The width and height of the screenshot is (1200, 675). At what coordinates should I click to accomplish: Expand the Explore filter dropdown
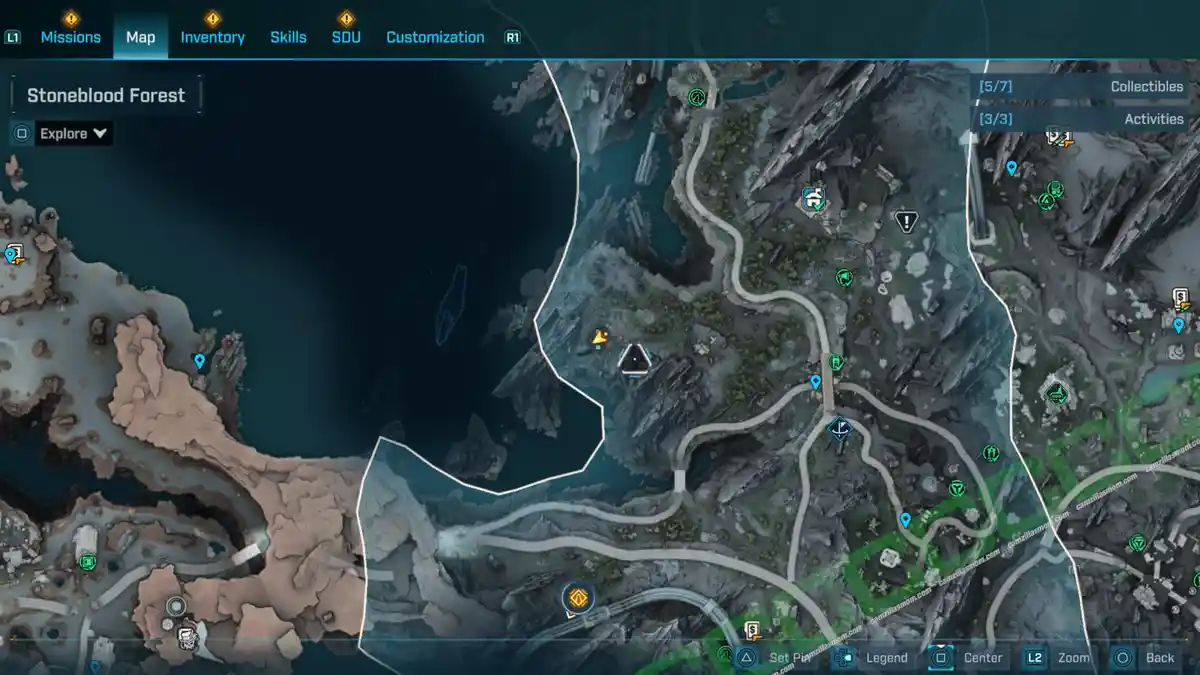73,133
